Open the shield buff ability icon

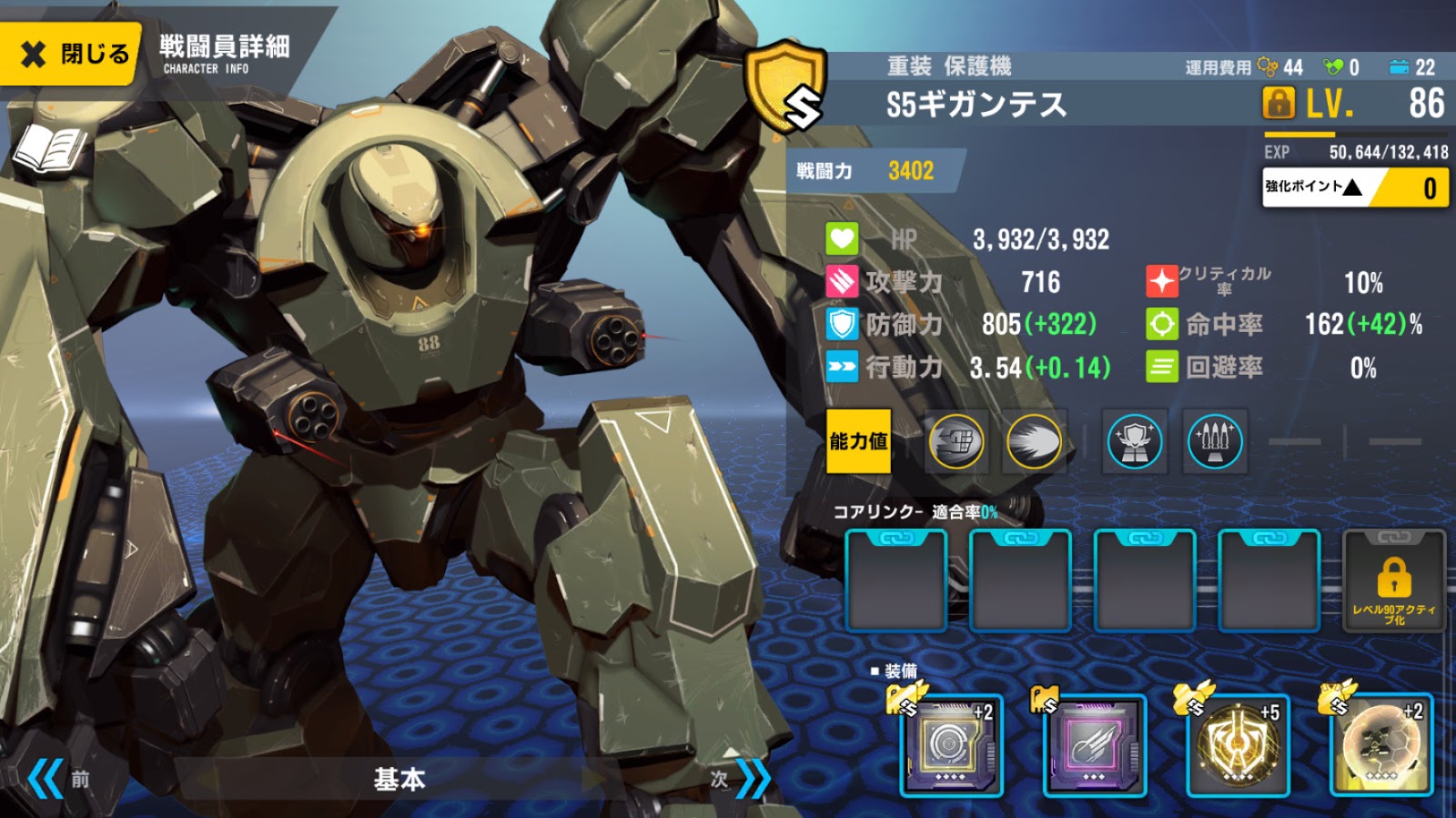coord(1132,441)
